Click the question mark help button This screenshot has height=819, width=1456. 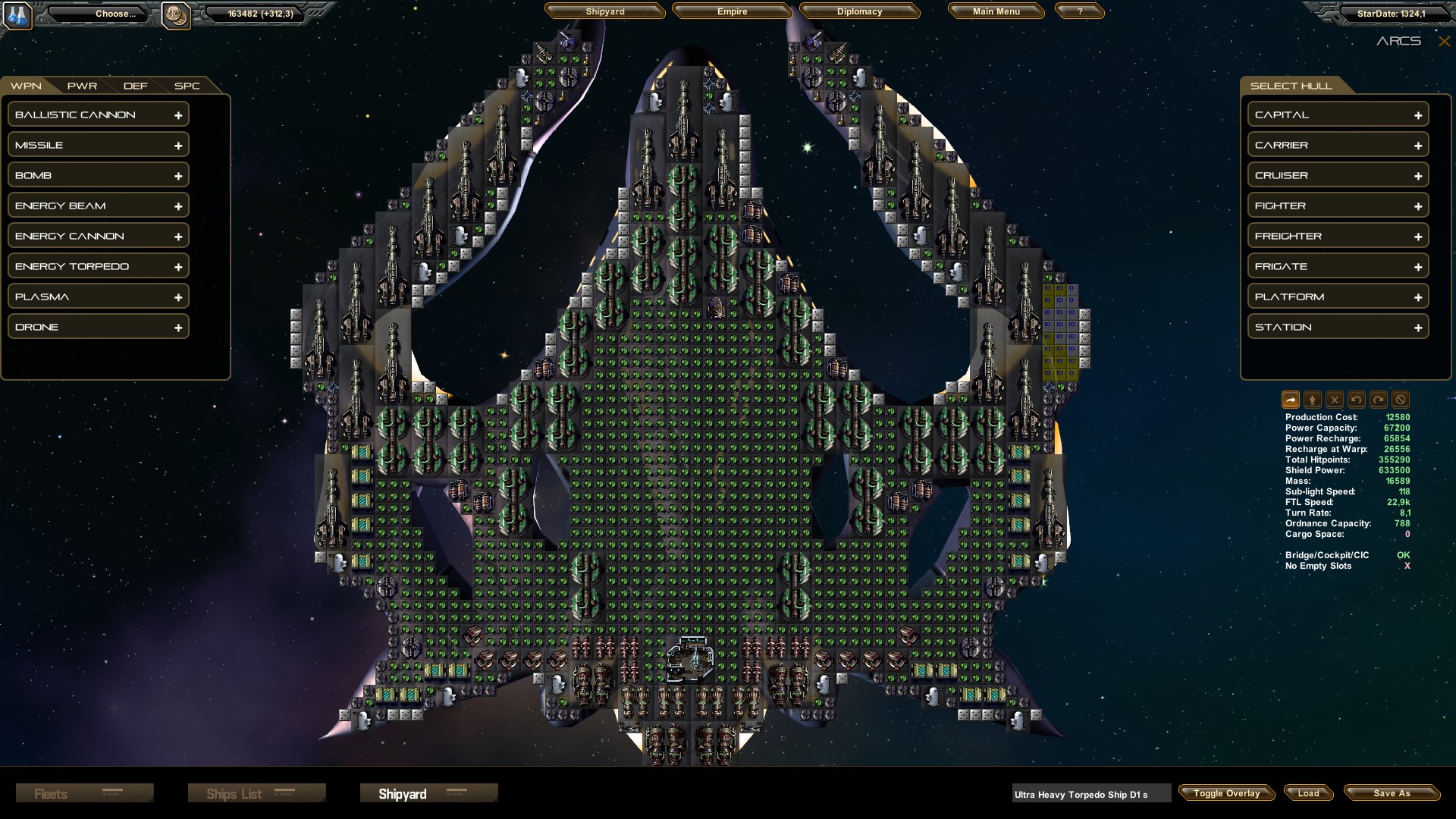1079,11
